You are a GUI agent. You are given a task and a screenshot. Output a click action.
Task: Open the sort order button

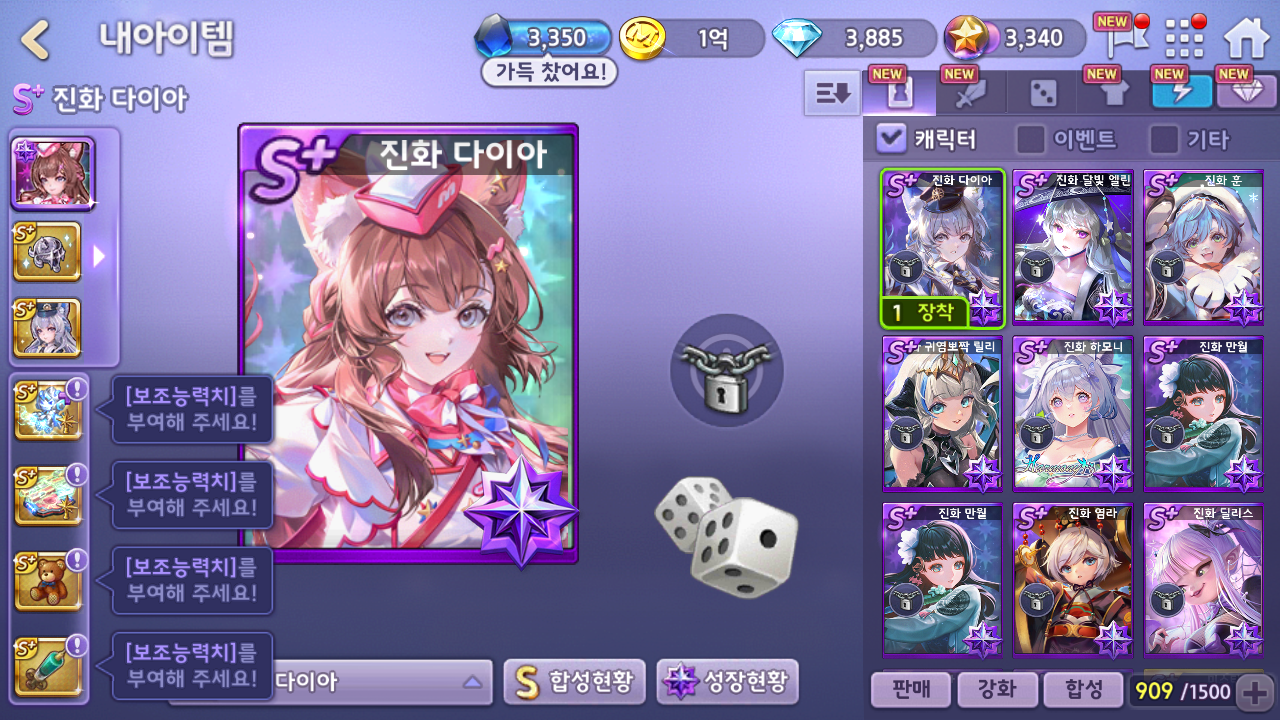pyautogui.click(x=832, y=93)
